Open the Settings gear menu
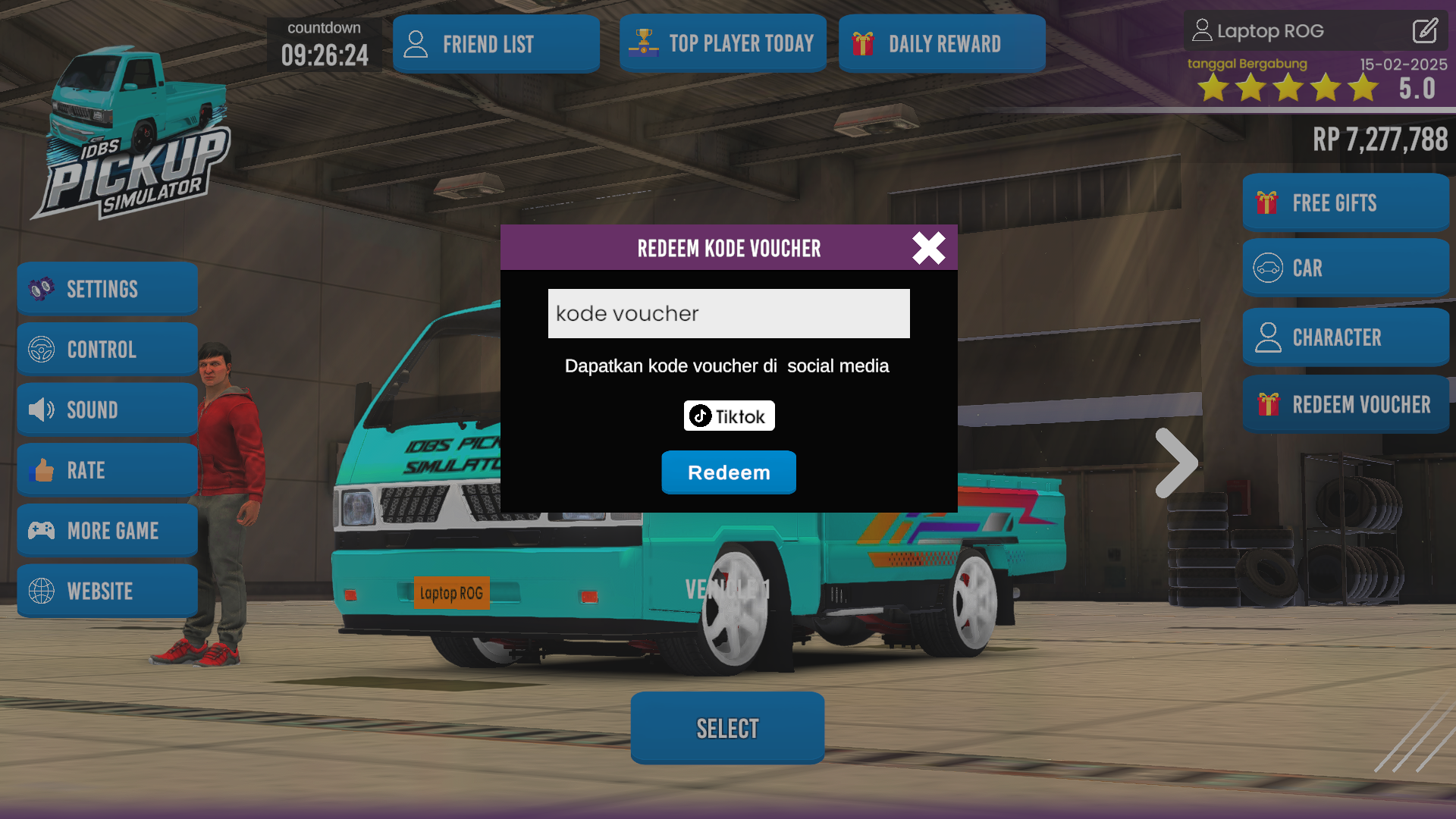Image resolution: width=1456 pixels, height=819 pixels. [107, 288]
